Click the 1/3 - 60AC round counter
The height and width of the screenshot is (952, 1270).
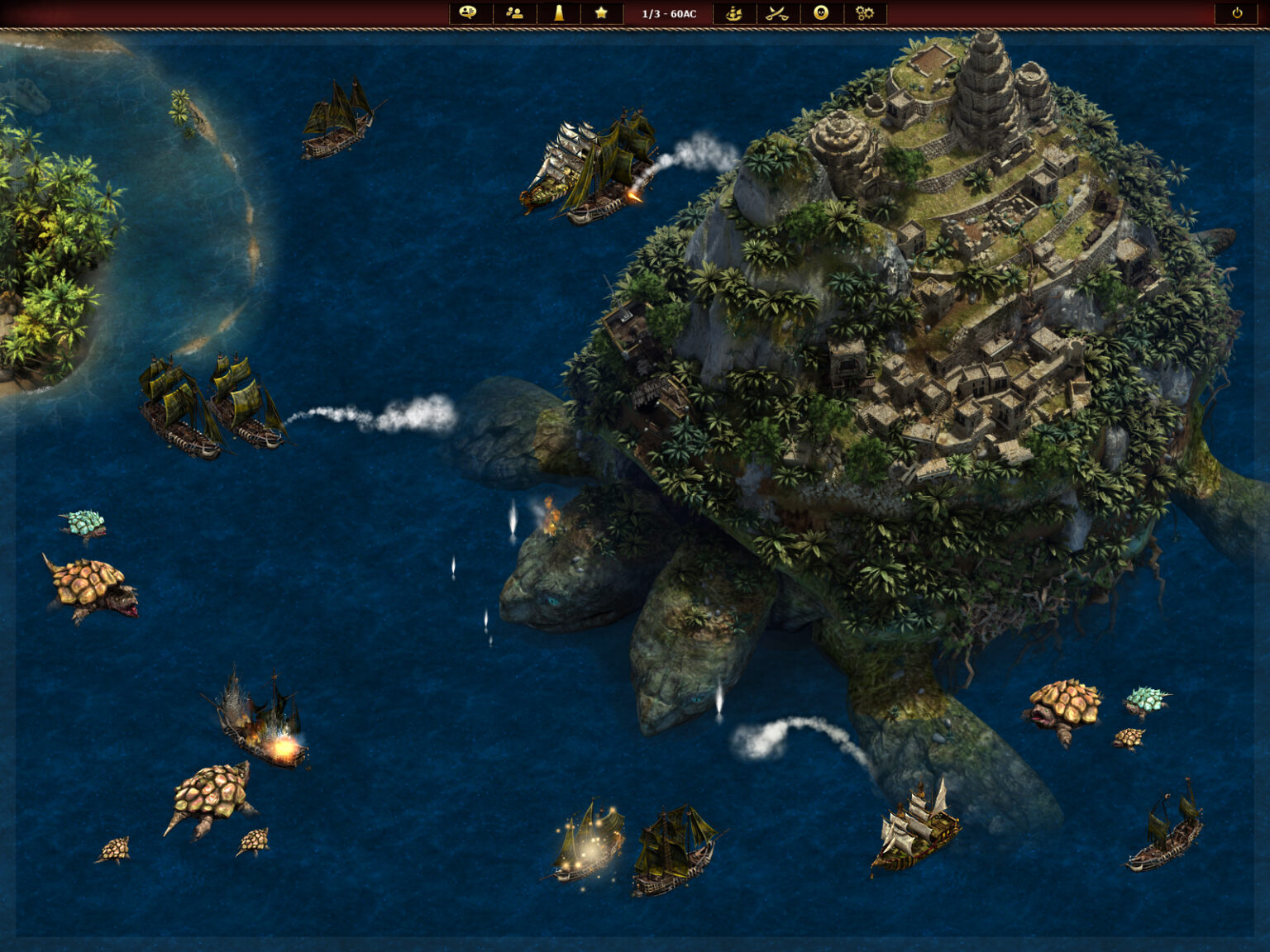[x=668, y=13]
